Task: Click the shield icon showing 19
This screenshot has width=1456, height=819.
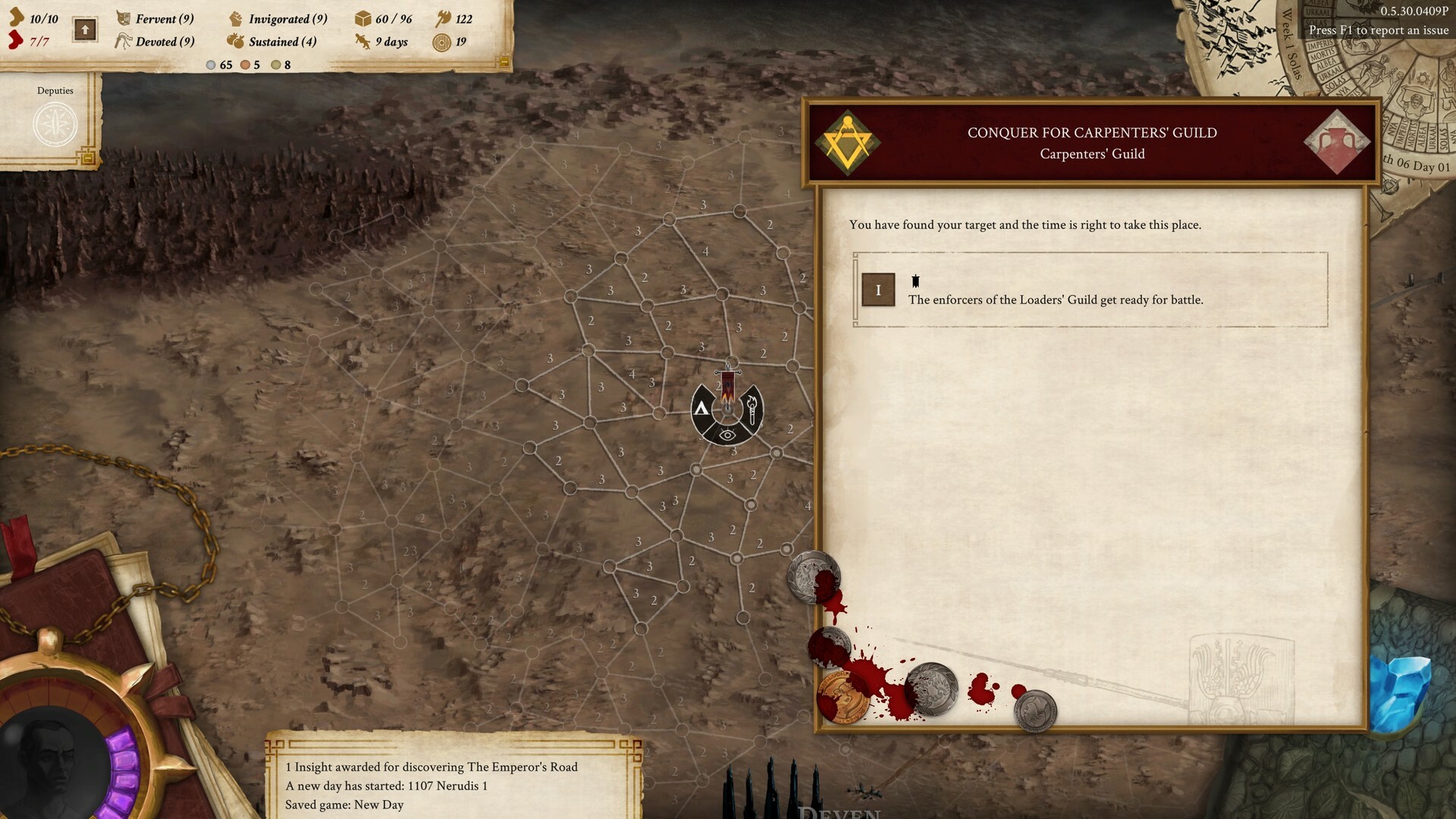Action: tap(441, 43)
